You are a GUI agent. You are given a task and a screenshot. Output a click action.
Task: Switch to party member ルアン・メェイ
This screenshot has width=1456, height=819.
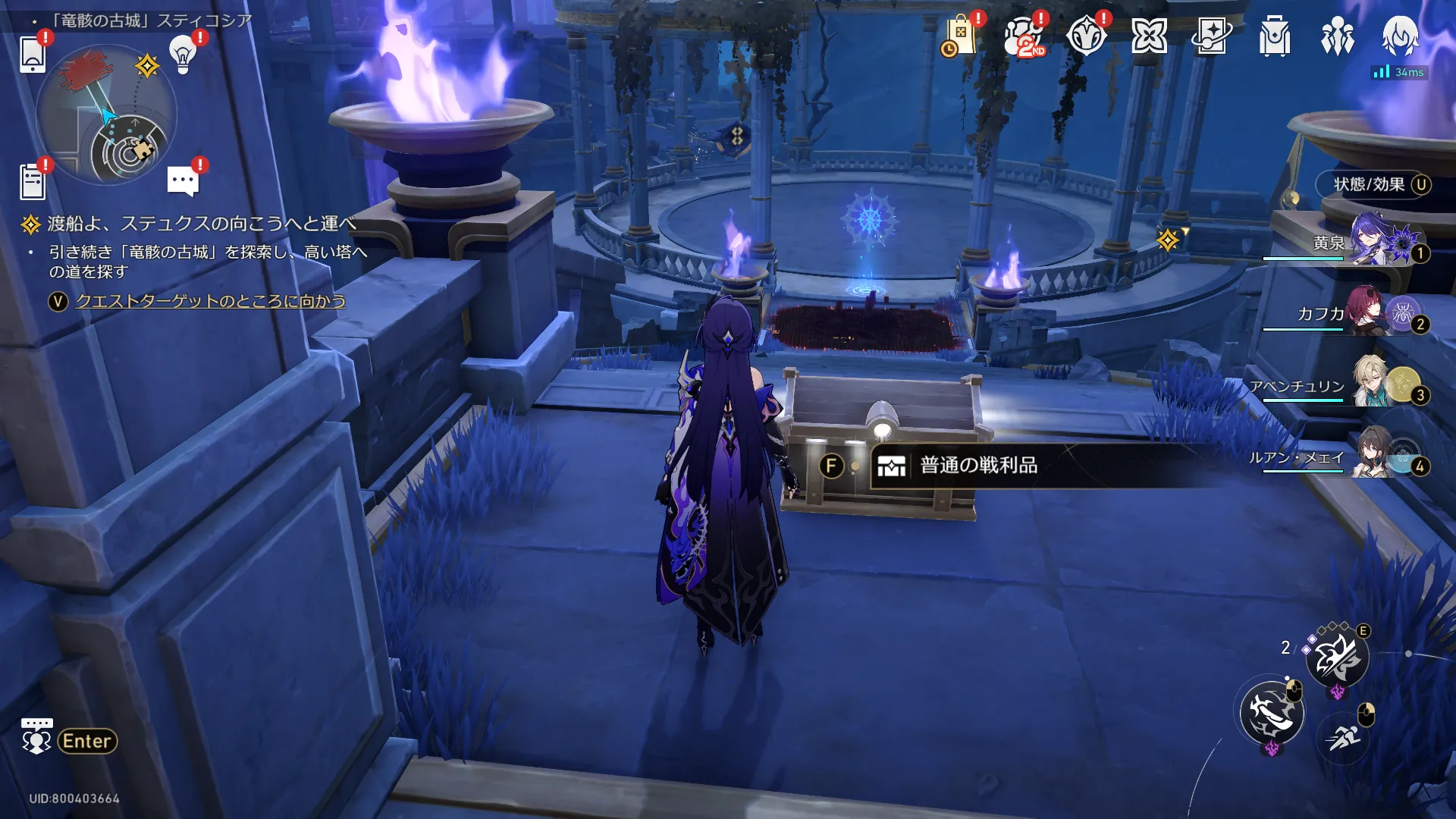(x=1373, y=456)
